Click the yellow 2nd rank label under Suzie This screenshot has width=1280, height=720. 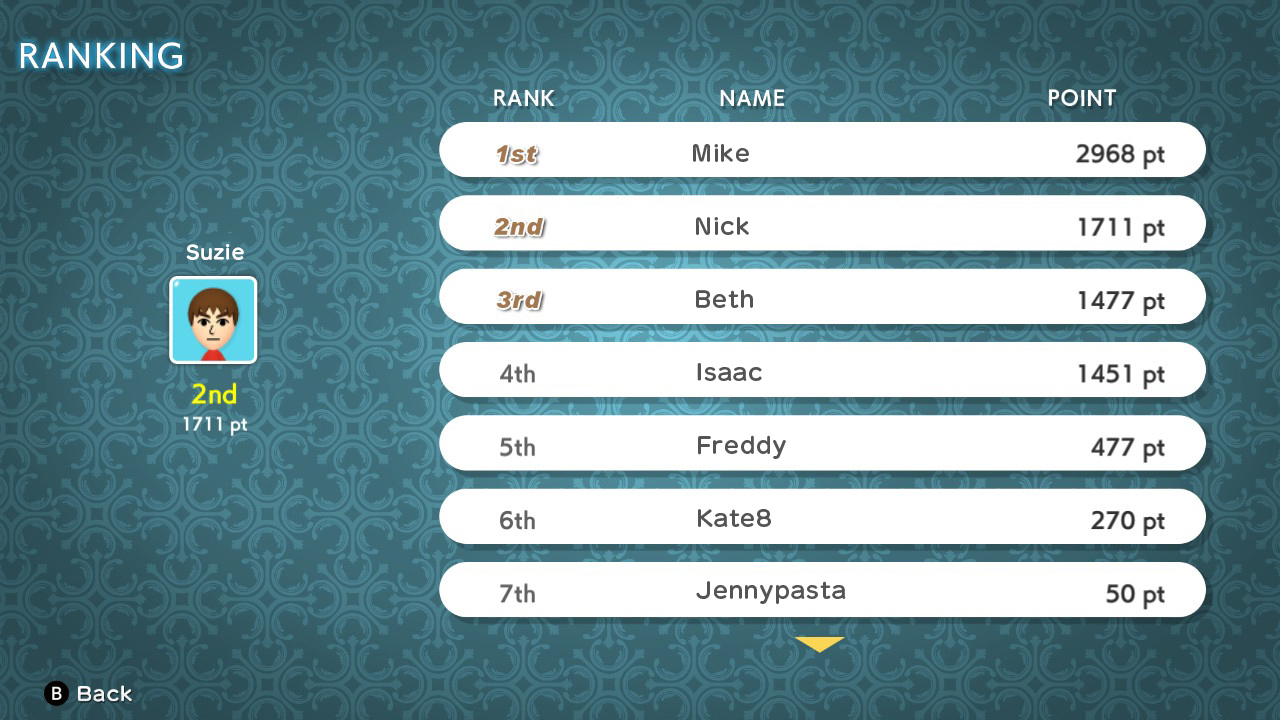pos(213,394)
